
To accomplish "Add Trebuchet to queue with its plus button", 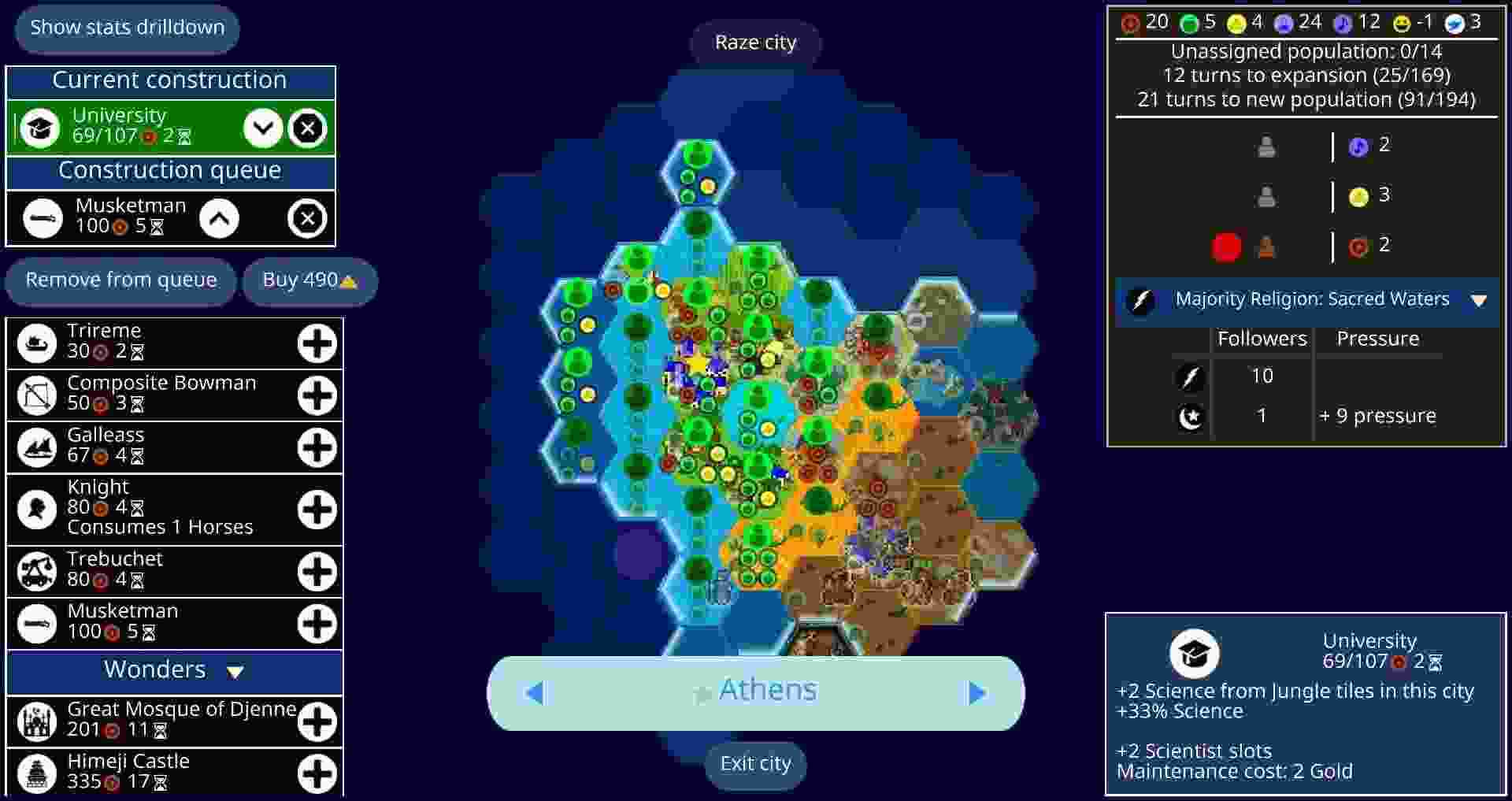I will click(317, 572).
